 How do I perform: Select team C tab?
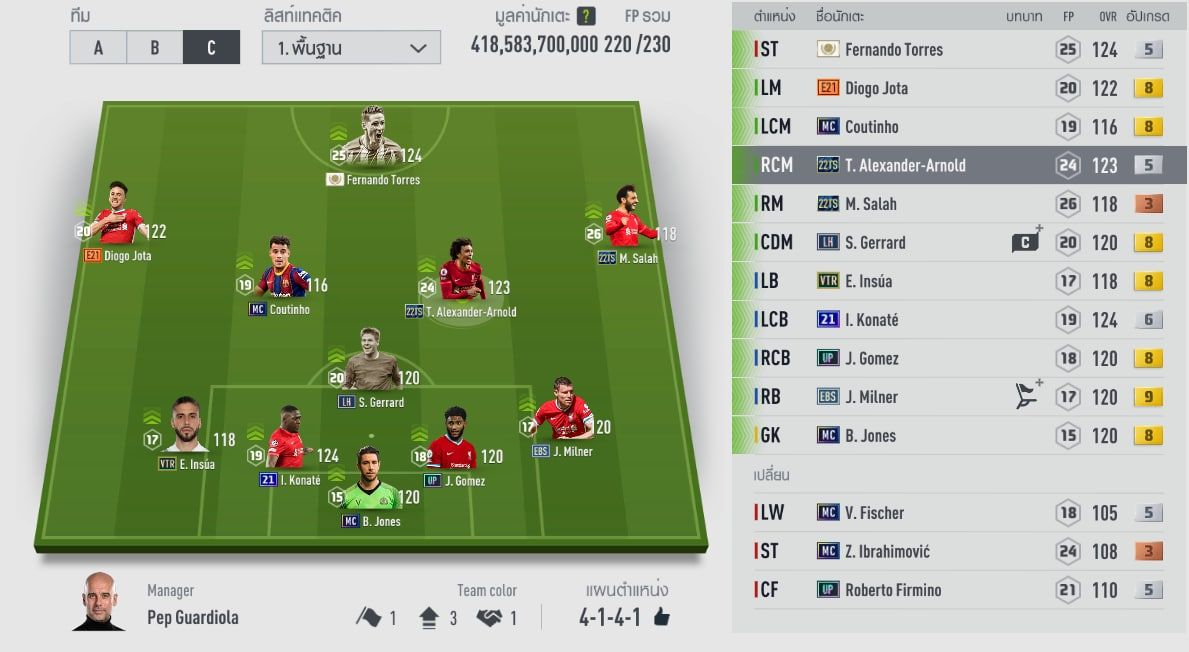tap(211, 47)
